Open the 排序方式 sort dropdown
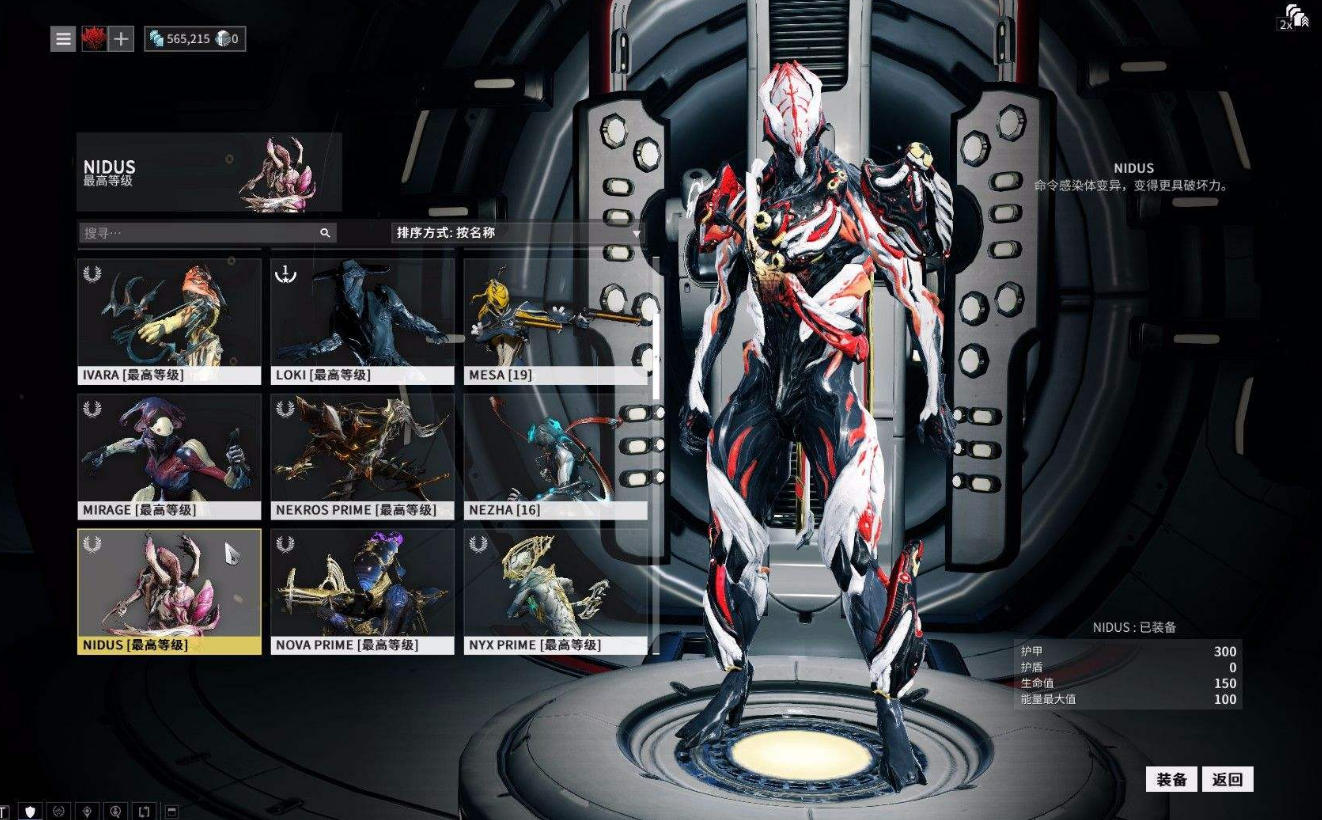This screenshot has height=820, width=1322. coord(518,233)
